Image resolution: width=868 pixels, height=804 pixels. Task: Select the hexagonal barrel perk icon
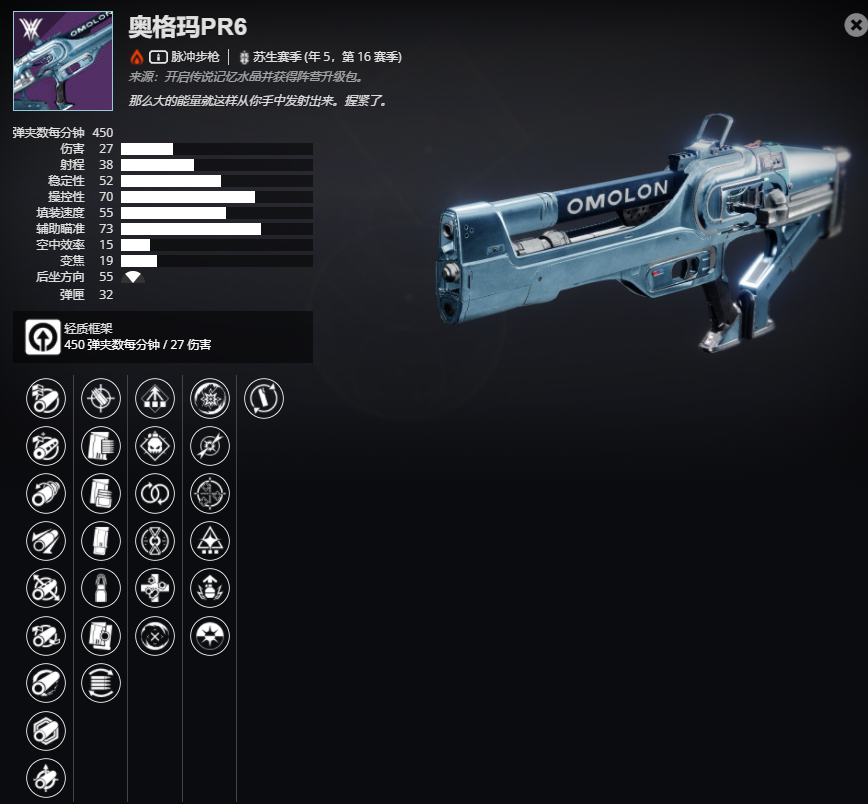point(45,731)
